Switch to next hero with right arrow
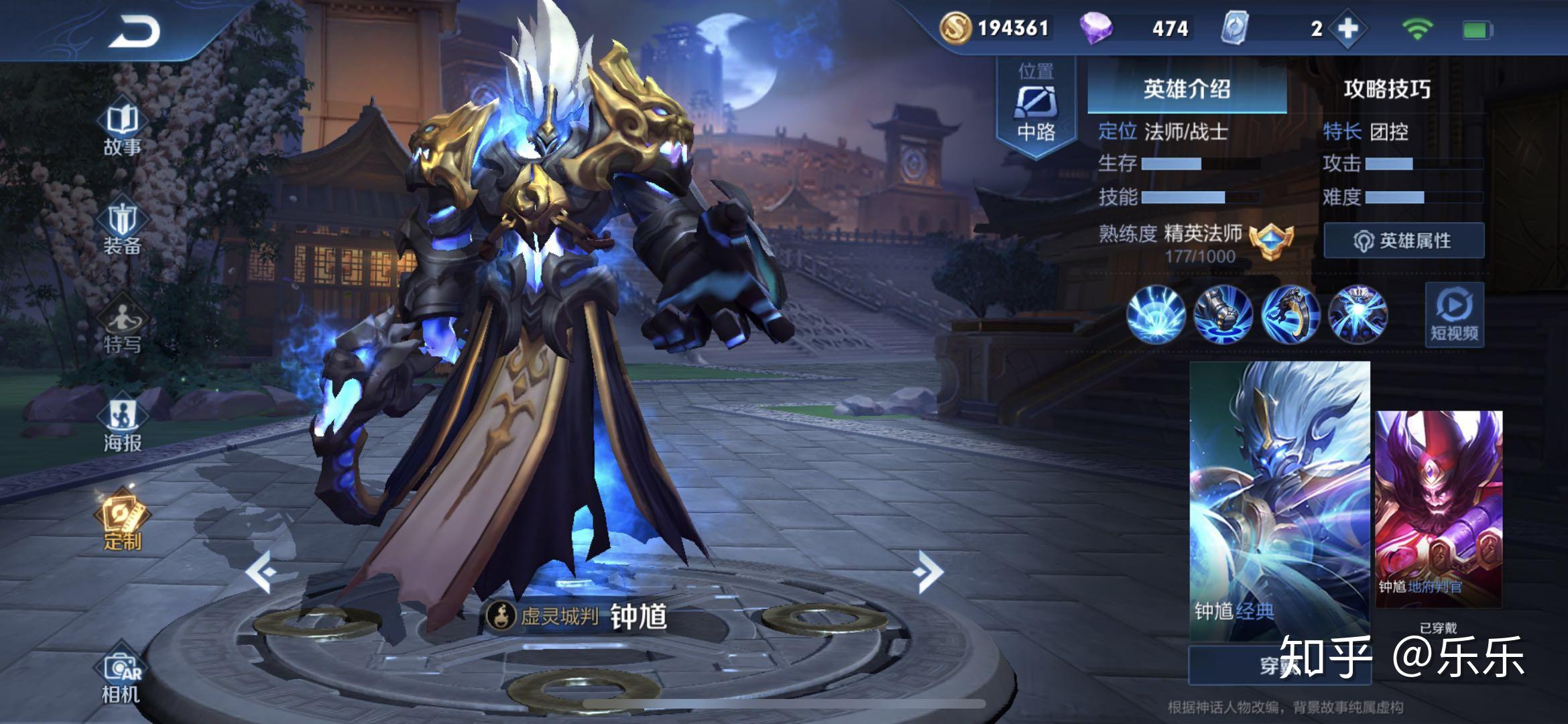Viewport: 1568px width, 724px height. [x=929, y=572]
